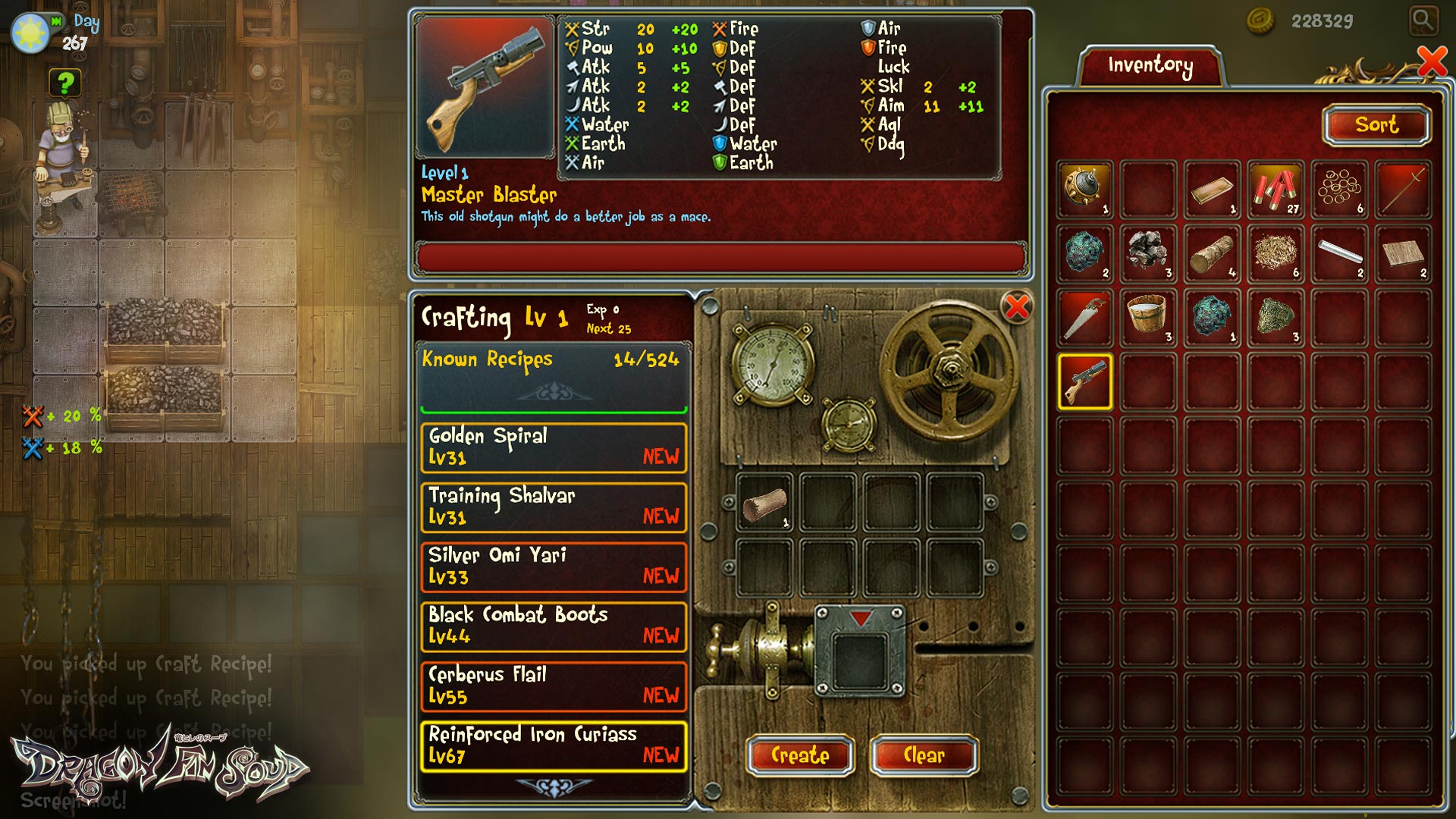Image resolution: width=1456 pixels, height=819 pixels.
Task: Click the straw pile in inventory
Action: pyautogui.click(x=1276, y=254)
